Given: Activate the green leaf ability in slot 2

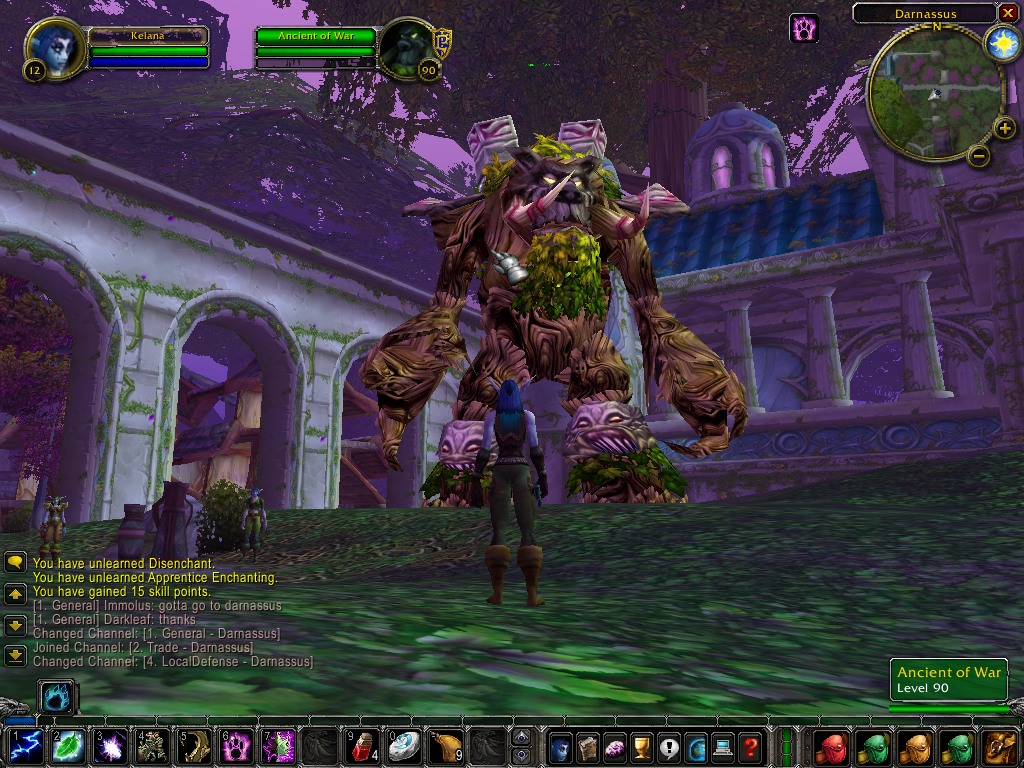Looking at the screenshot, I should (68, 746).
